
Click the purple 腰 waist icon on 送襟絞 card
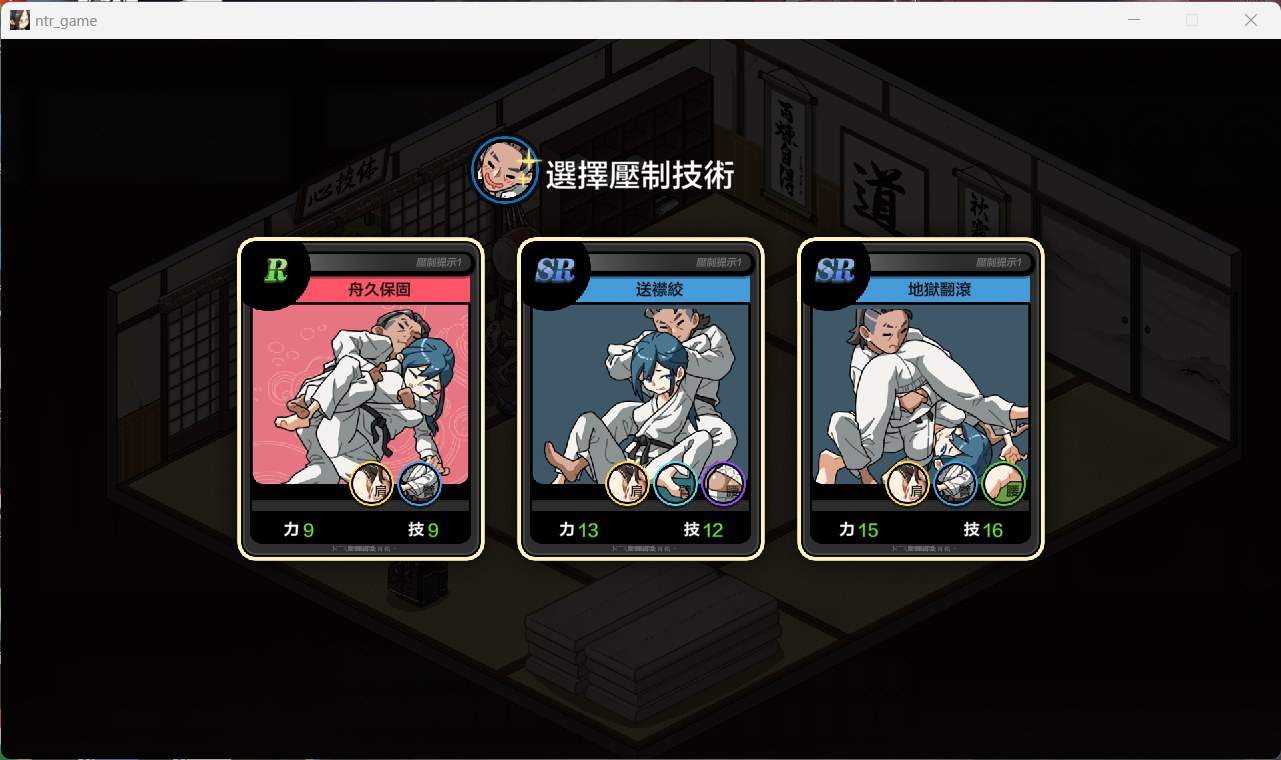[723, 484]
